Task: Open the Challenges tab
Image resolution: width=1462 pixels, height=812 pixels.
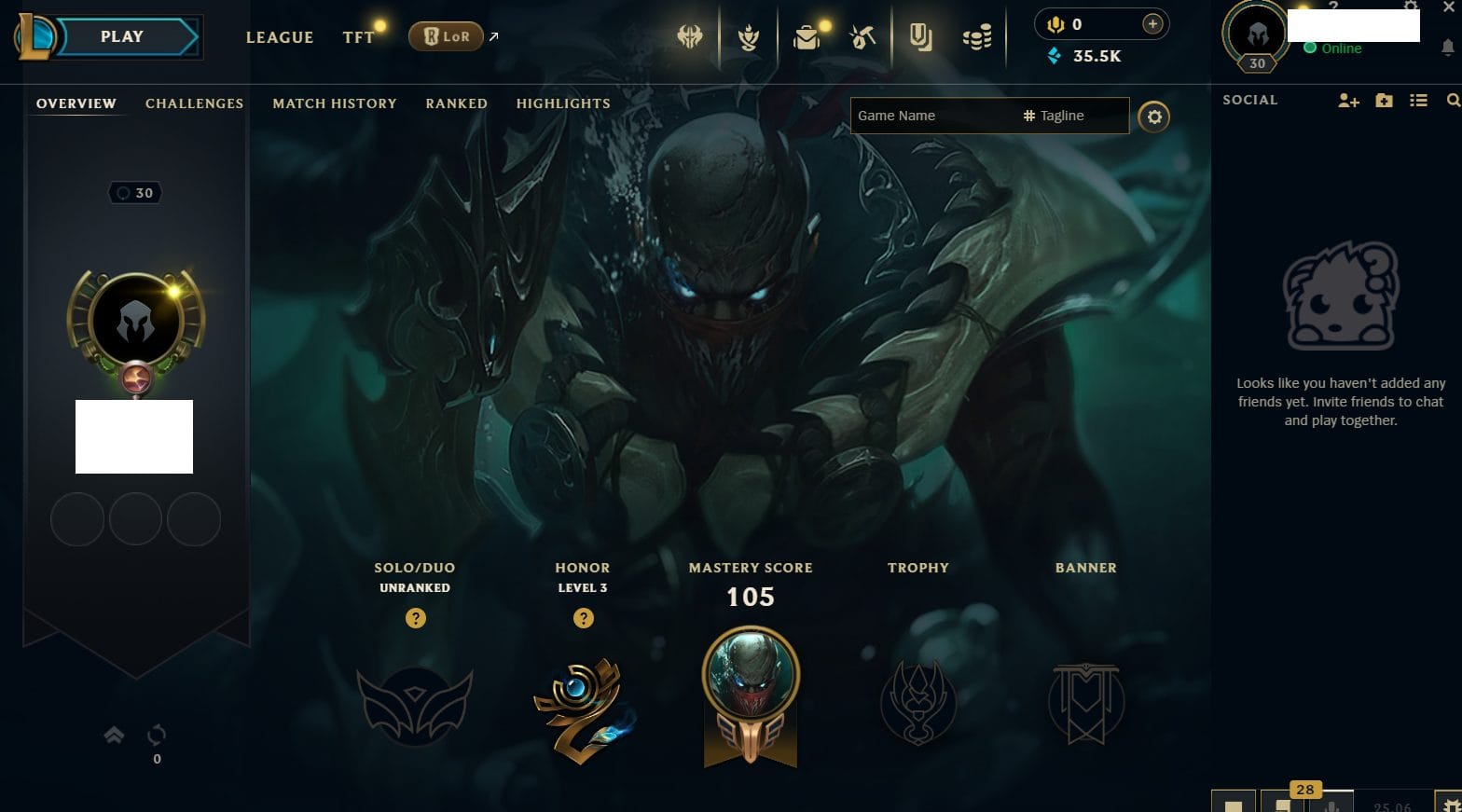Action: [194, 103]
